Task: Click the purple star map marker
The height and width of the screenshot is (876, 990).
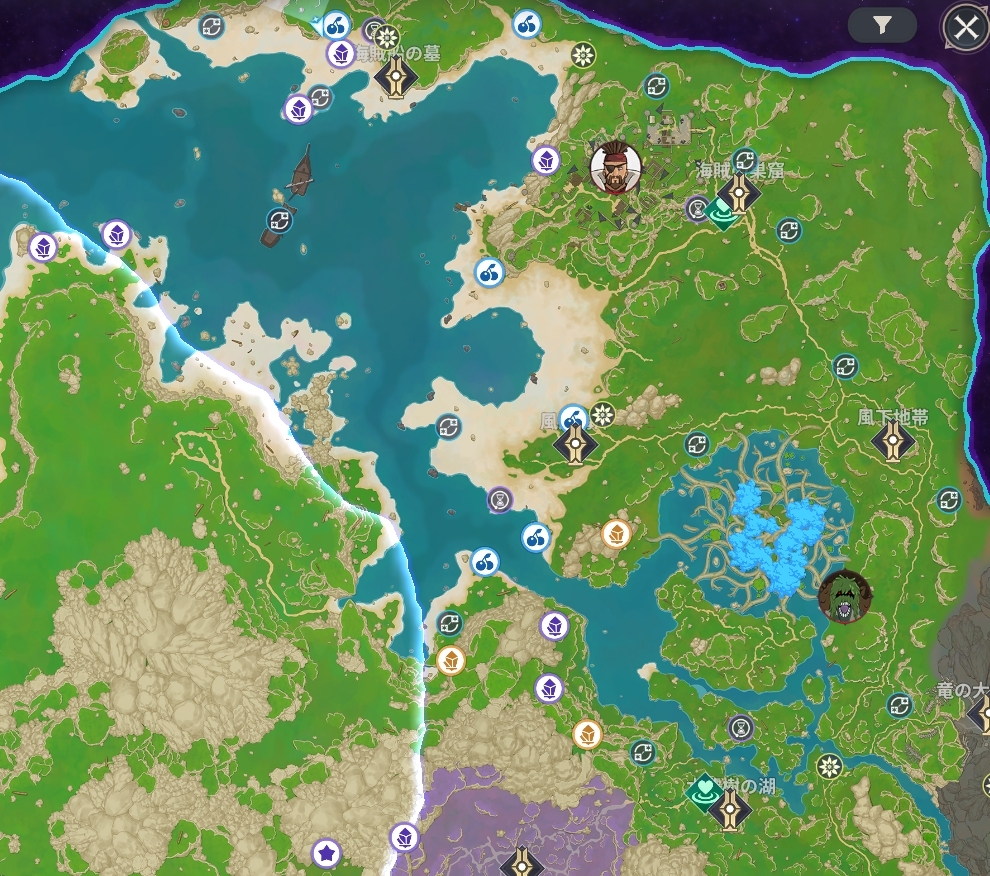Action: [325, 853]
